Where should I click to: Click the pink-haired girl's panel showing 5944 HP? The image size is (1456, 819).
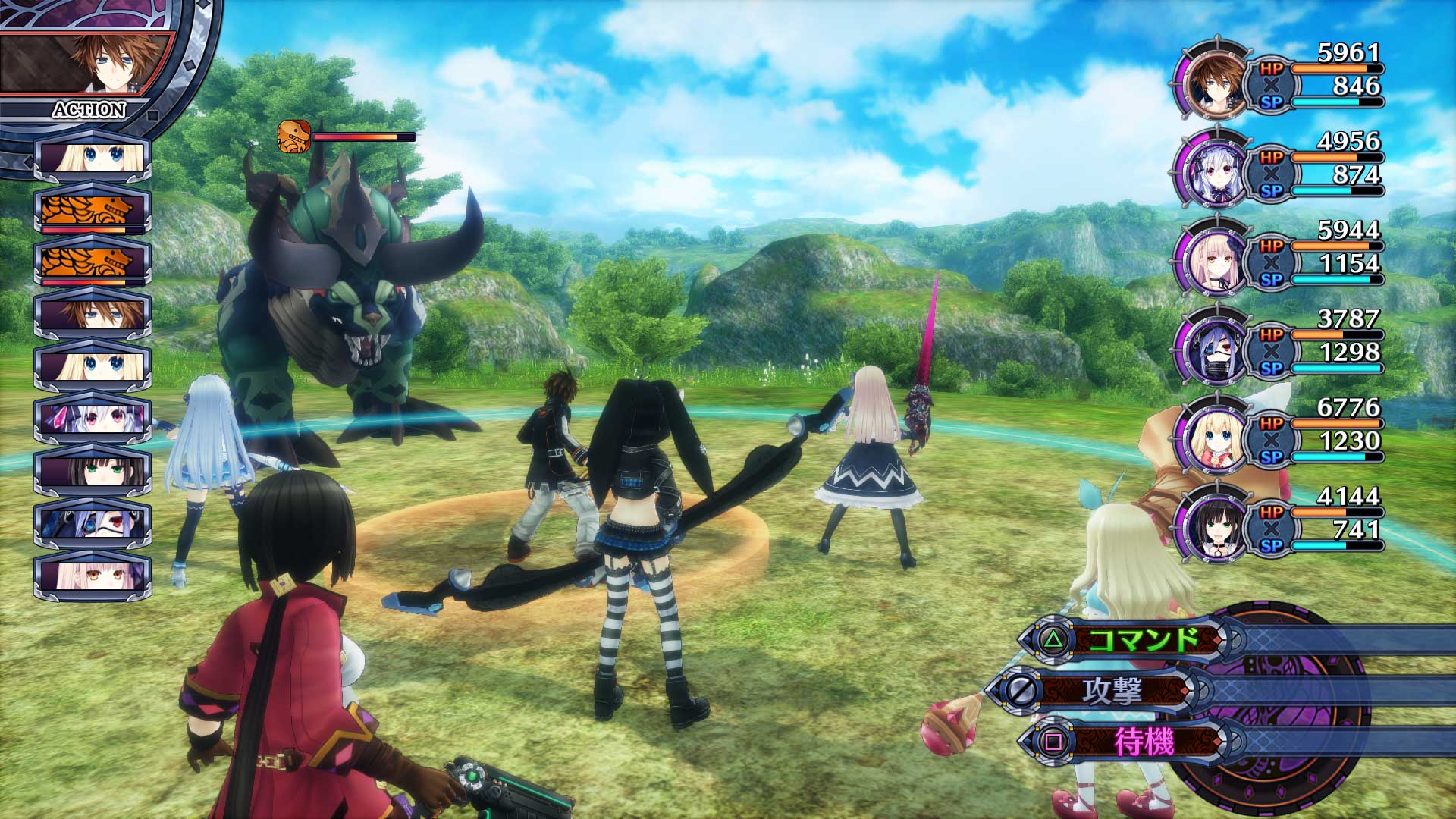1289,258
